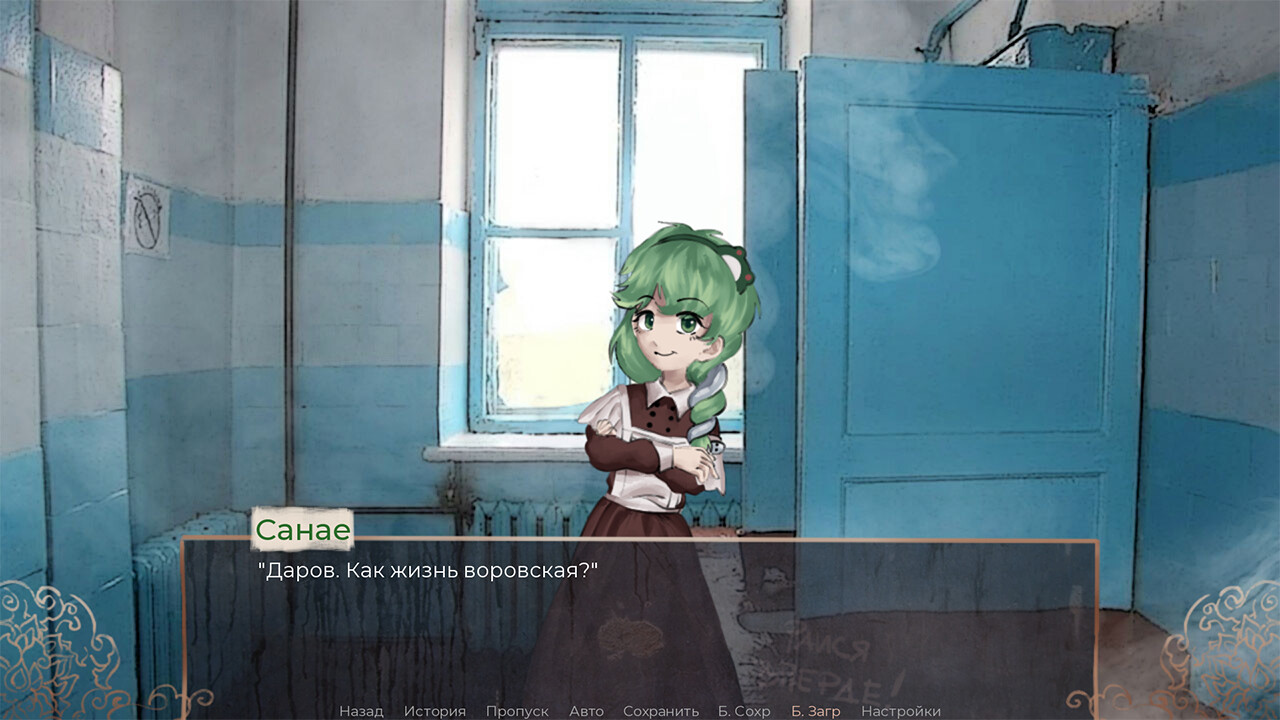1280x720 pixels.
Task: Quick save using Б. Сохр
Action: [x=743, y=711]
